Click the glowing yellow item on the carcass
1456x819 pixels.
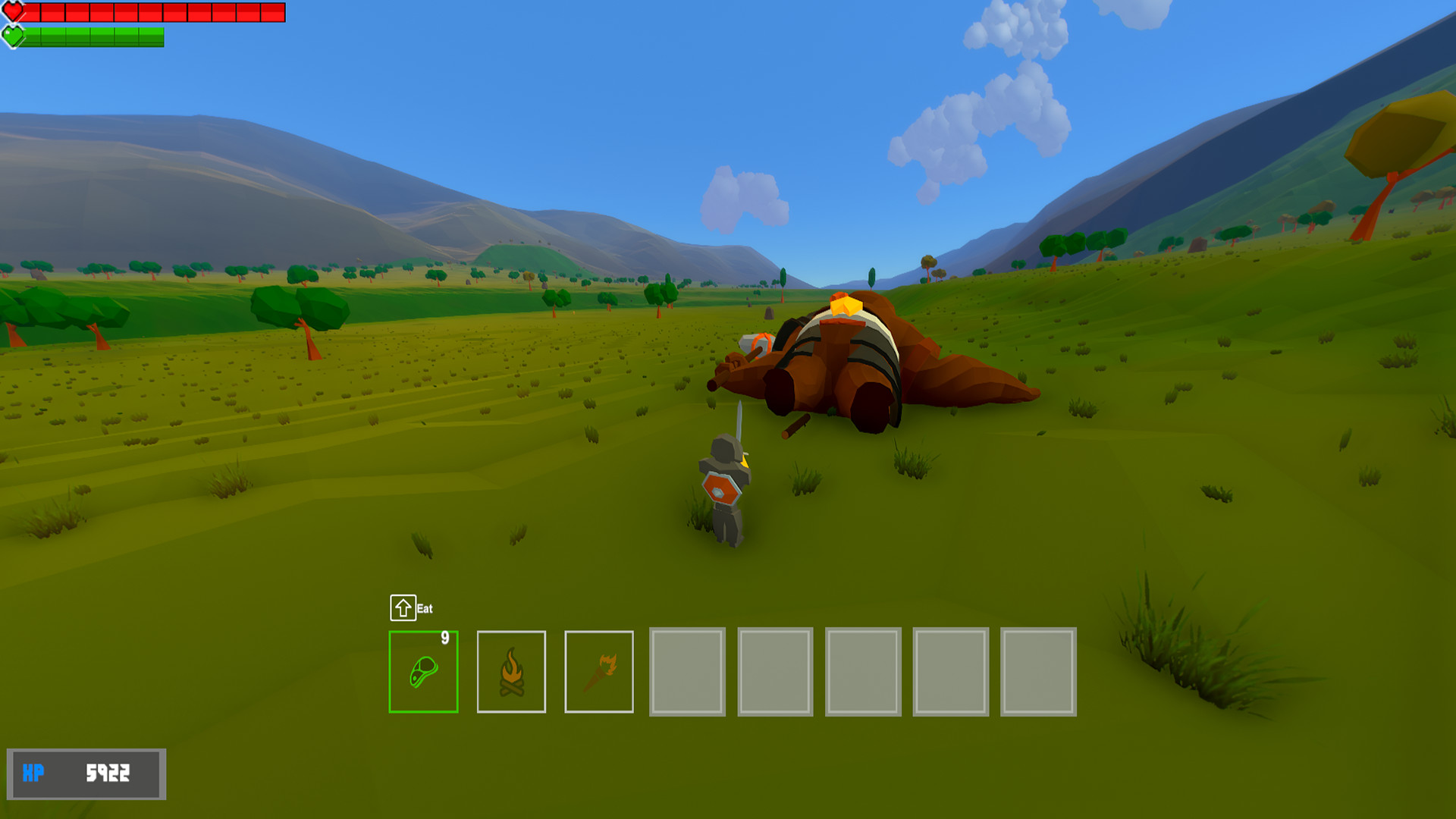pos(844,306)
